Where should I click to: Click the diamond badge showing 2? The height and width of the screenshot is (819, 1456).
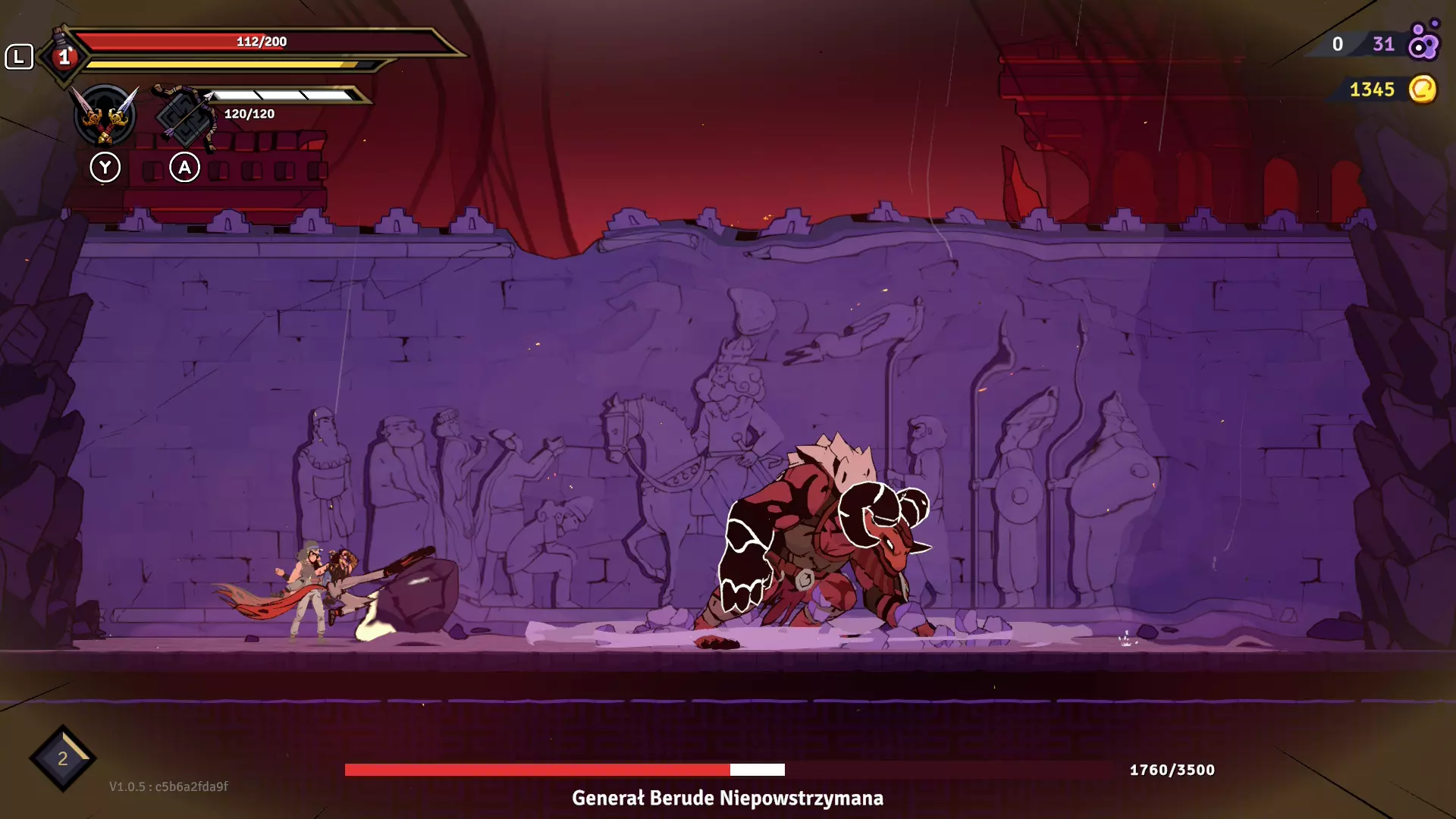63,758
